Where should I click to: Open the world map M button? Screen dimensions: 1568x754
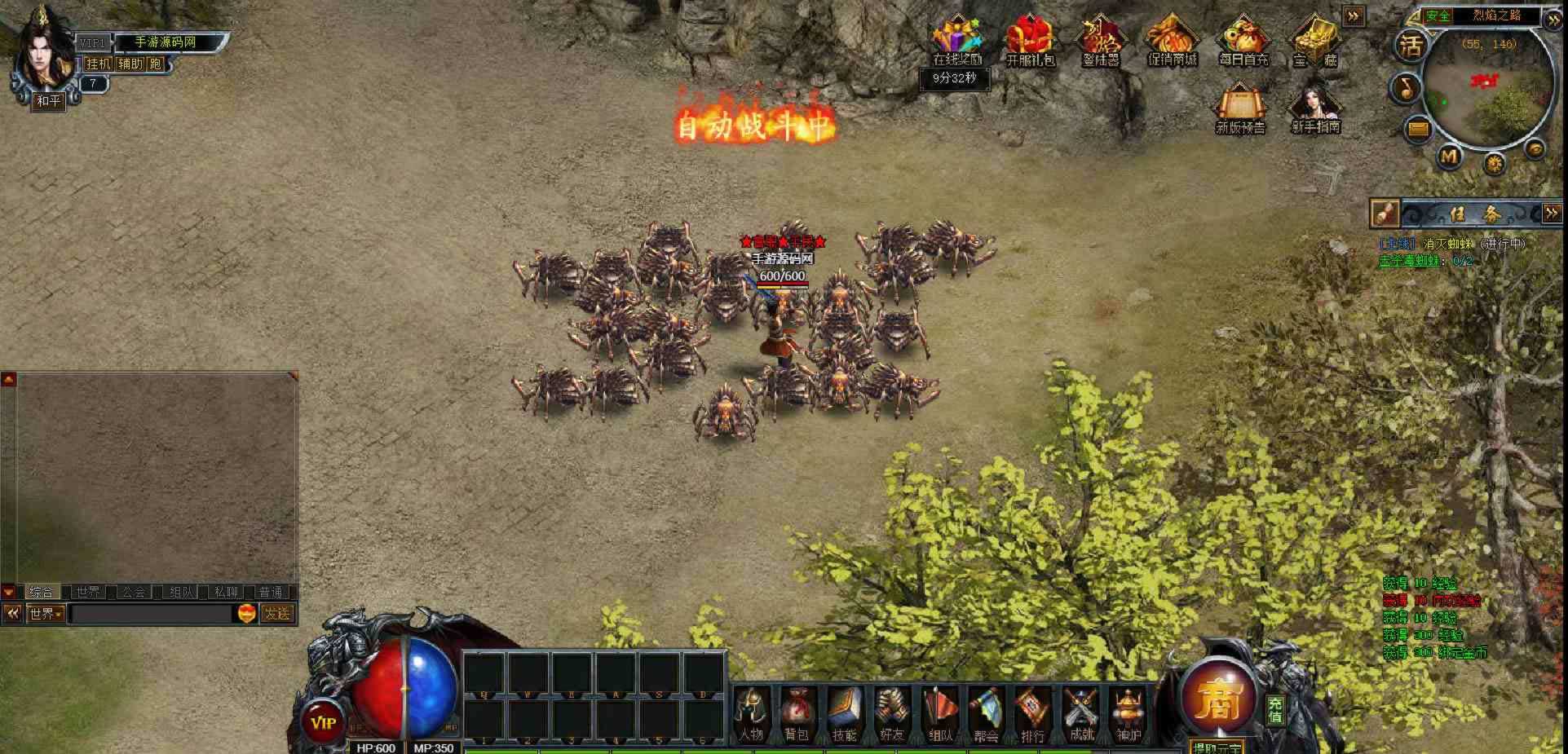click(x=1448, y=155)
